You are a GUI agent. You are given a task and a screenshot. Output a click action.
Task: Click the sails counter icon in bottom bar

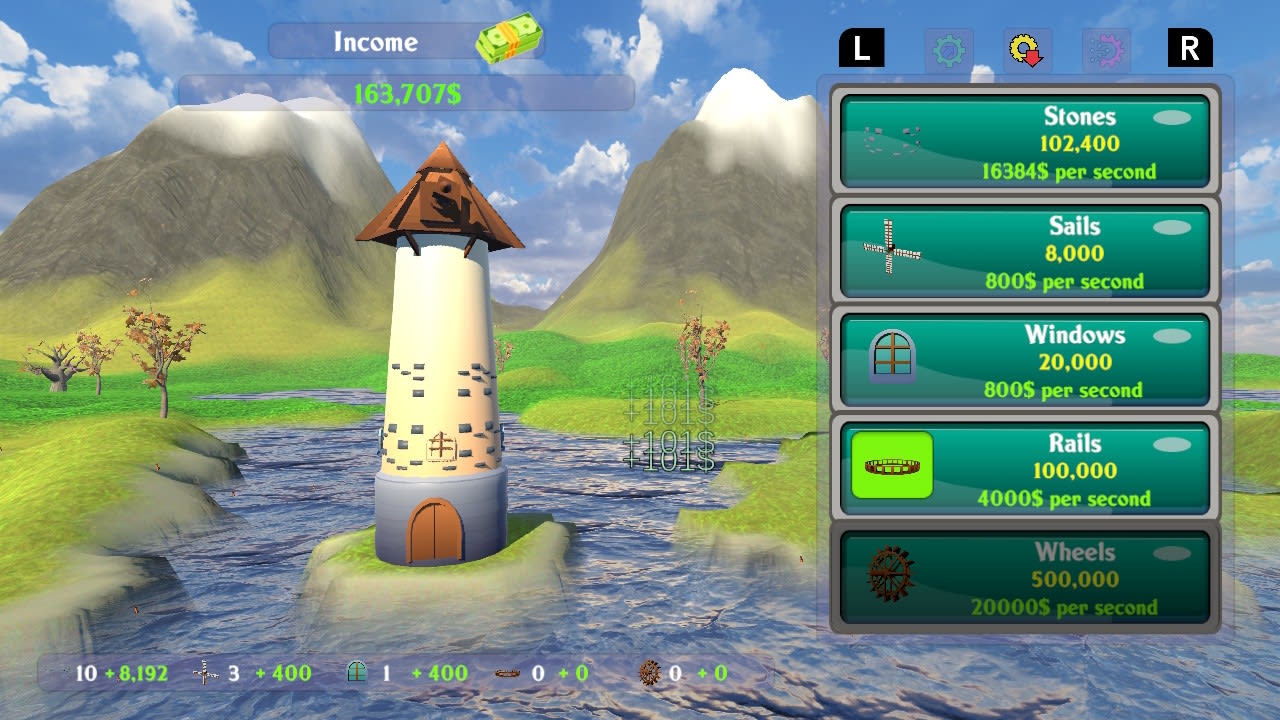coord(205,672)
